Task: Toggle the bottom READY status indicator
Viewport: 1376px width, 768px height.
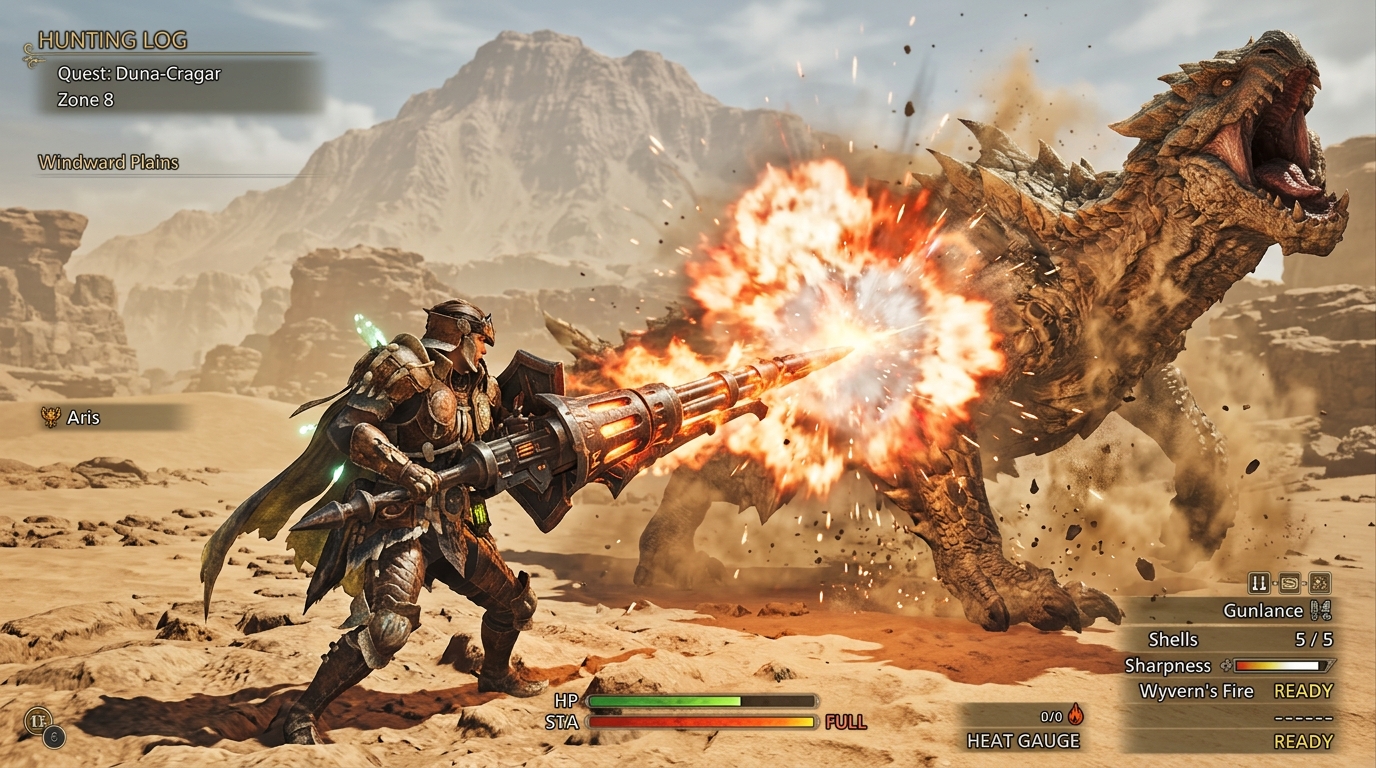Action: click(x=1305, y=741)
